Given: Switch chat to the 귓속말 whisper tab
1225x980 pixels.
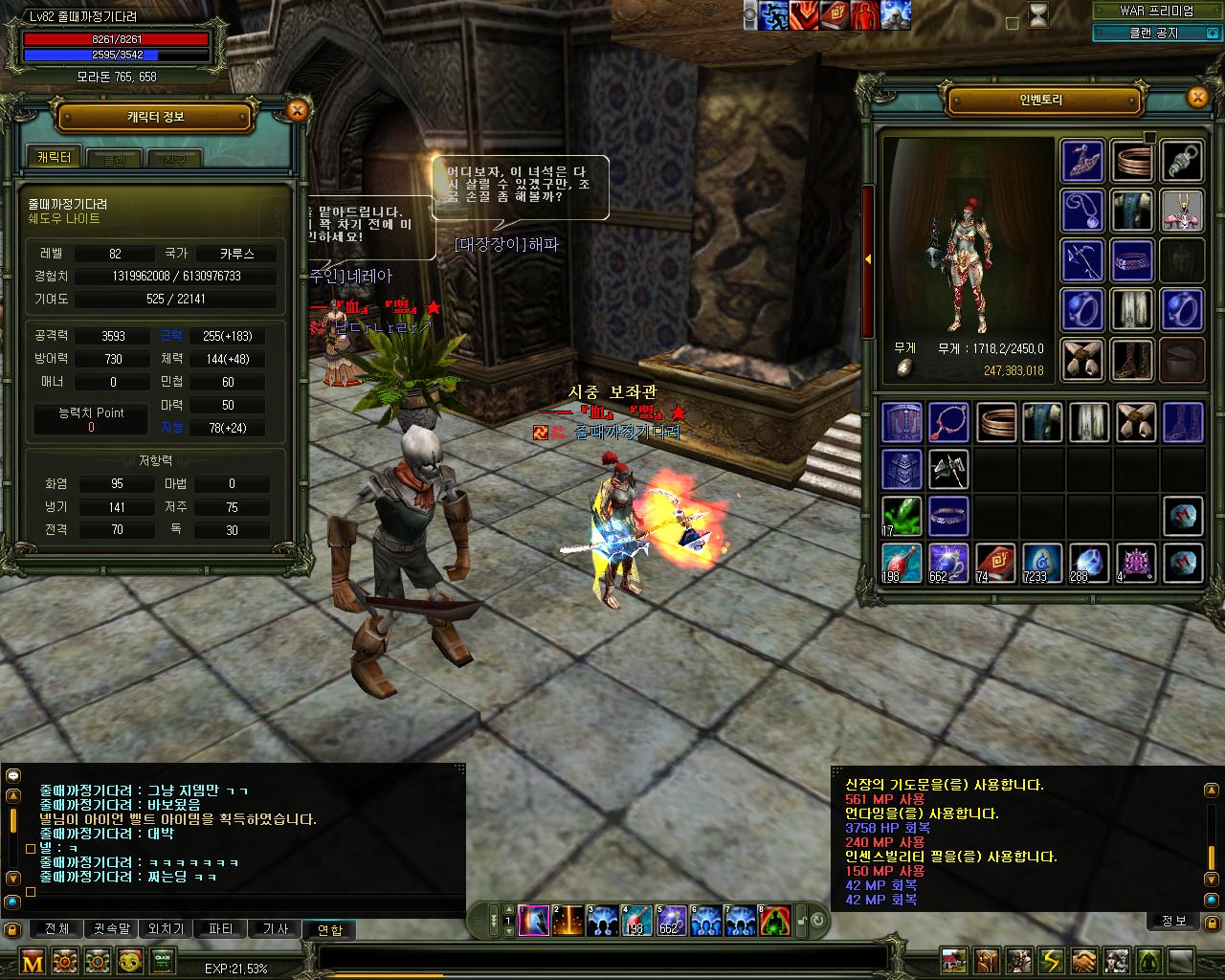Looking at the screenshot, I should coord(111,928).
